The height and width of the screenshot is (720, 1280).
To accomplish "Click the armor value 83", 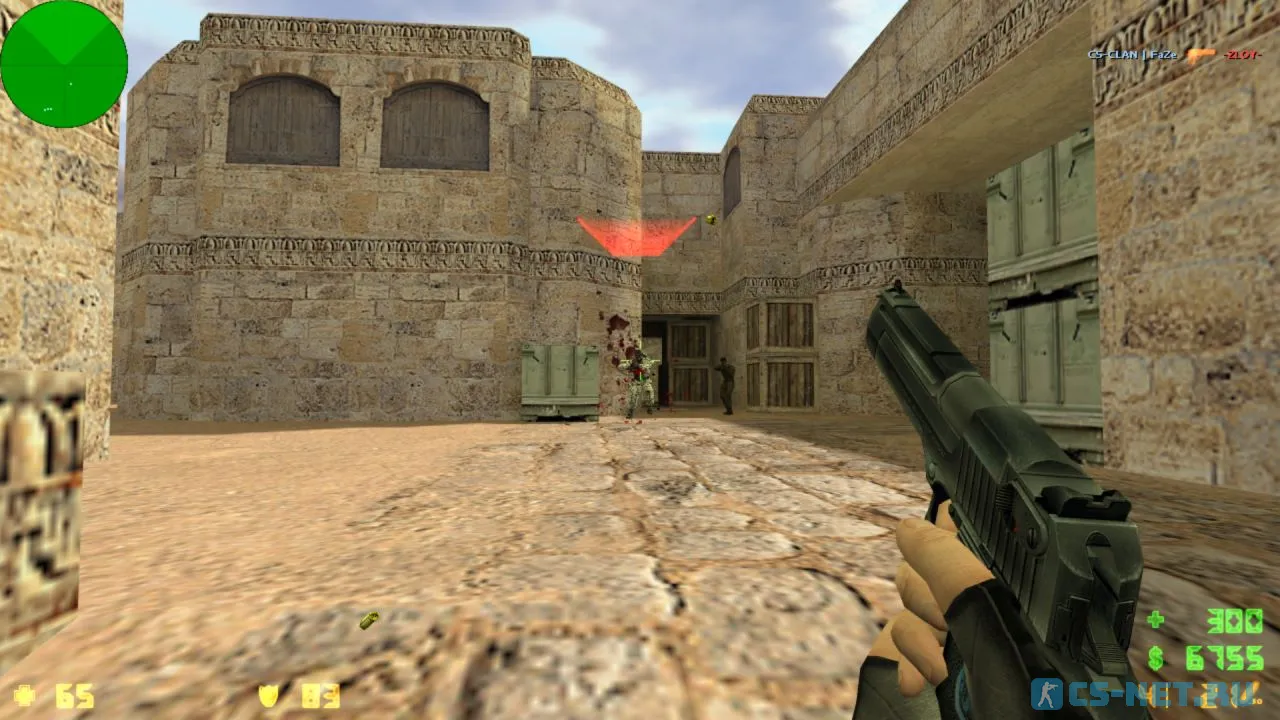I will point(320,696).
